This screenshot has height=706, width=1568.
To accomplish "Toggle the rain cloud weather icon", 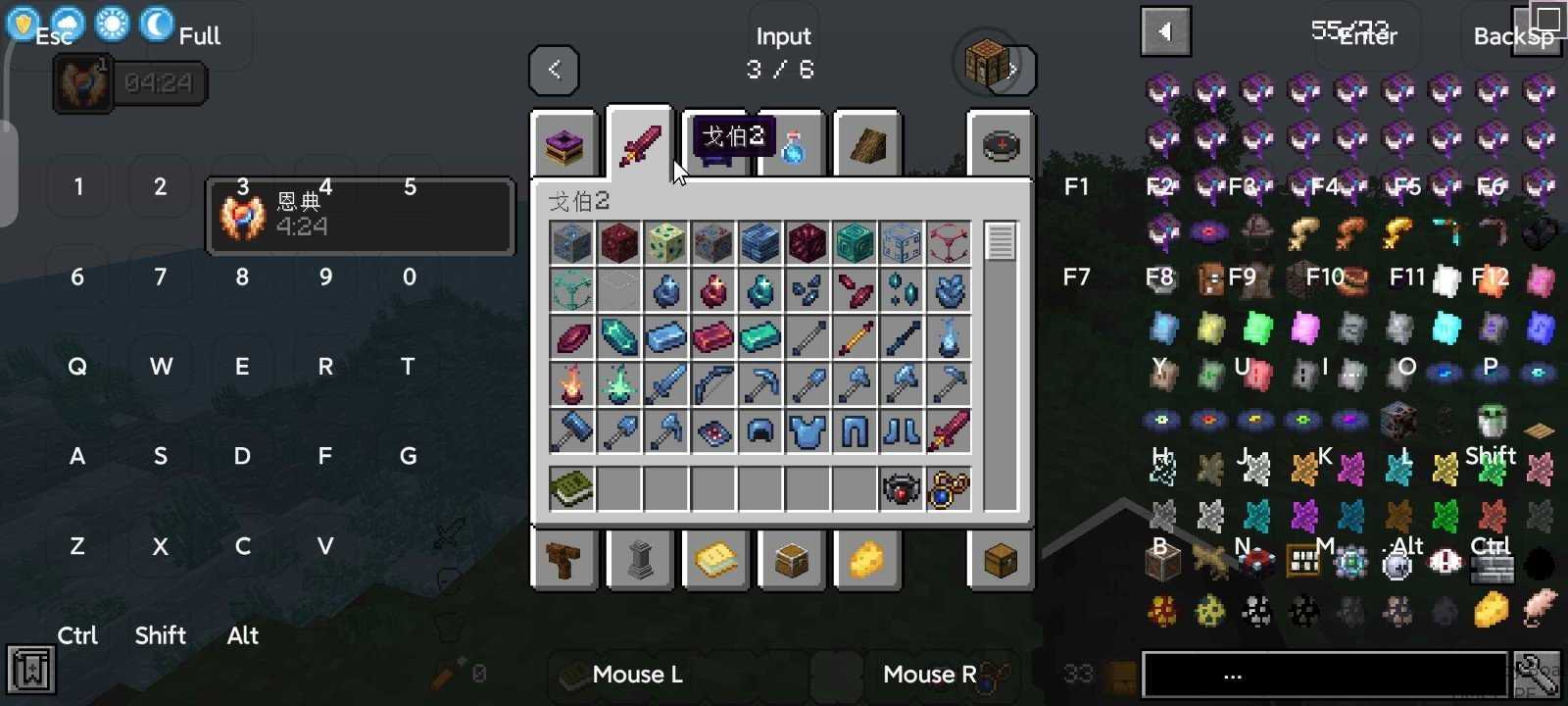I will [x=66, y=20].
